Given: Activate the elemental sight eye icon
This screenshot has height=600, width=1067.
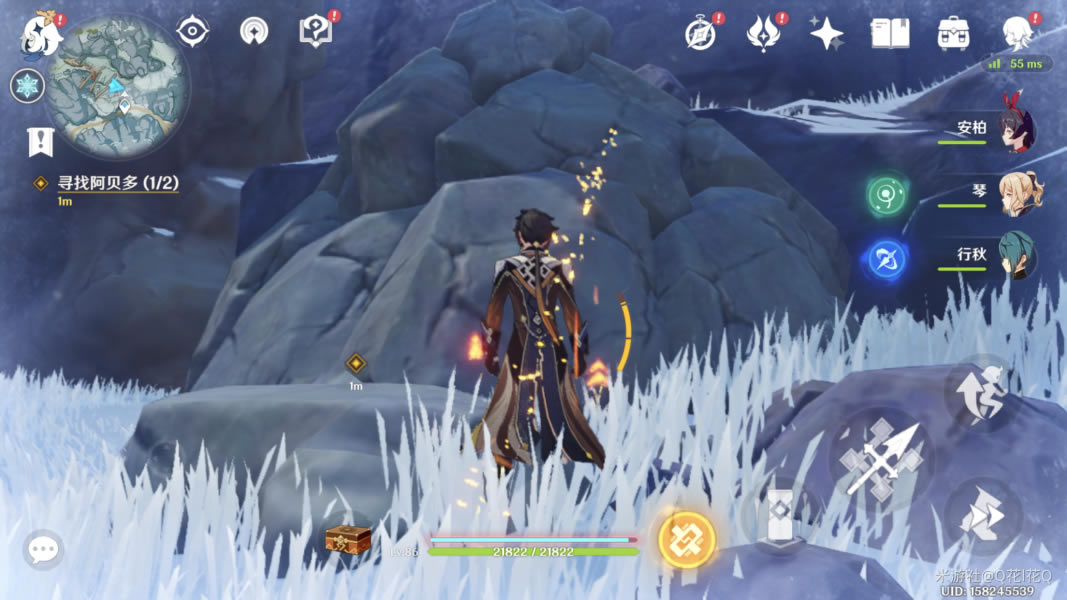Looking at the screenshot, I should (x=192, y=31).
